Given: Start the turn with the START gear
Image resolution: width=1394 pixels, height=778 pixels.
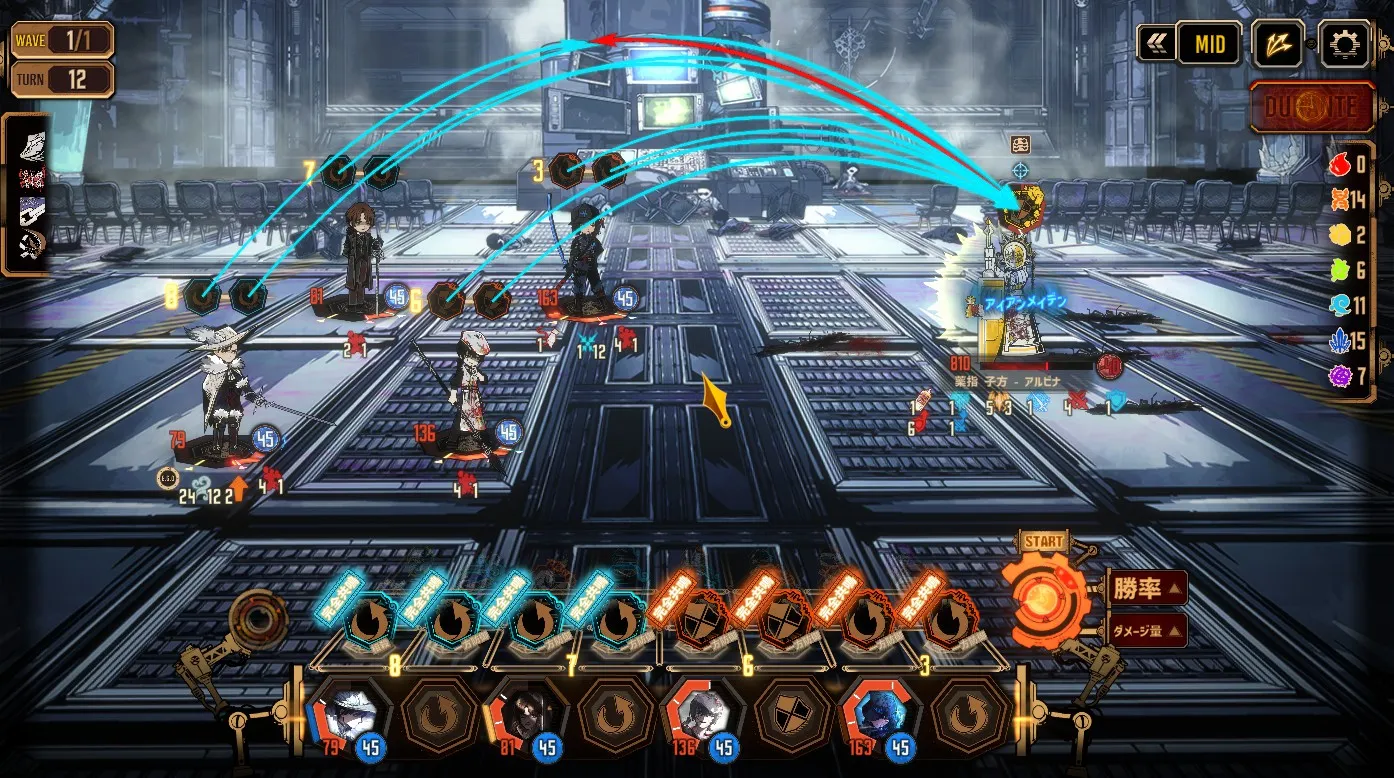Looking at the screenshot, I should pos(1045,599).
